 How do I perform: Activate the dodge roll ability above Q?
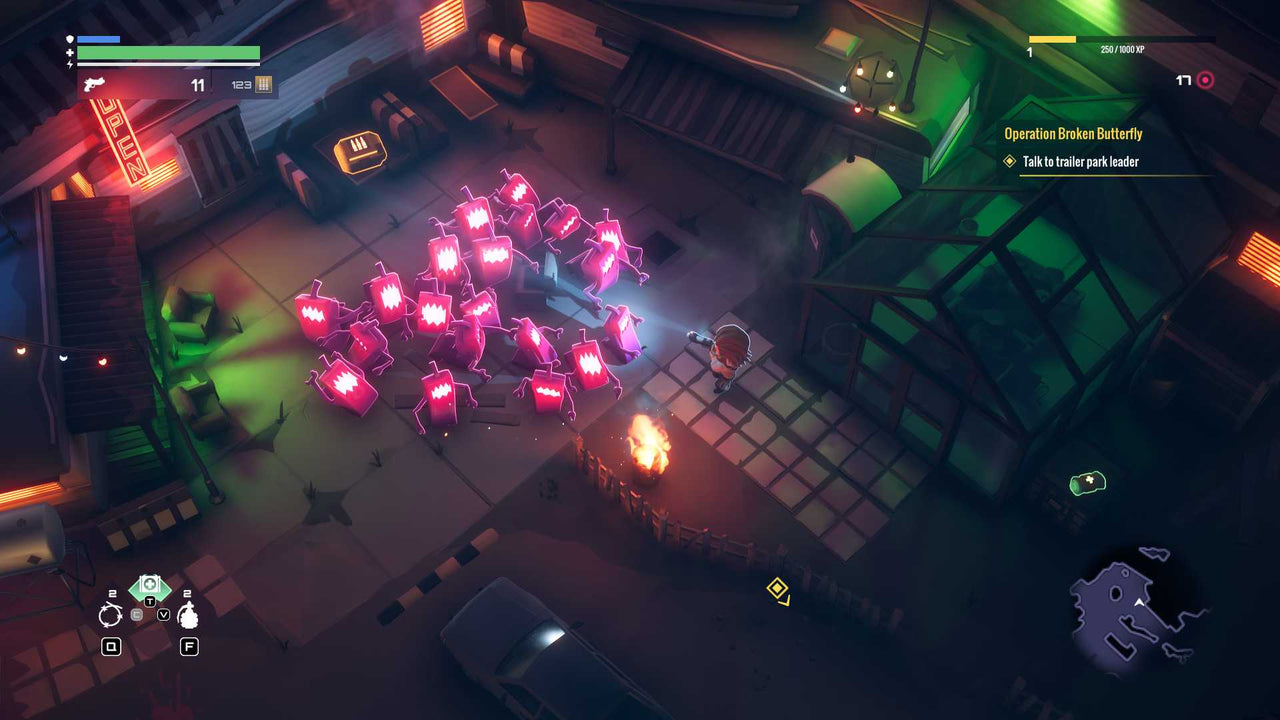tap(111, 615)
